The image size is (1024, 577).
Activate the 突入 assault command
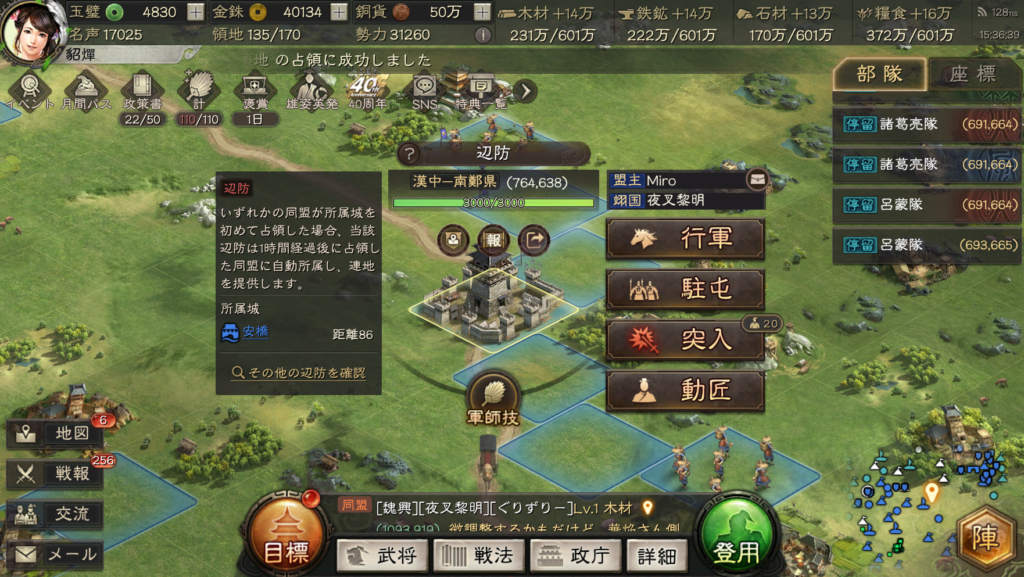[x=685, y=341]
